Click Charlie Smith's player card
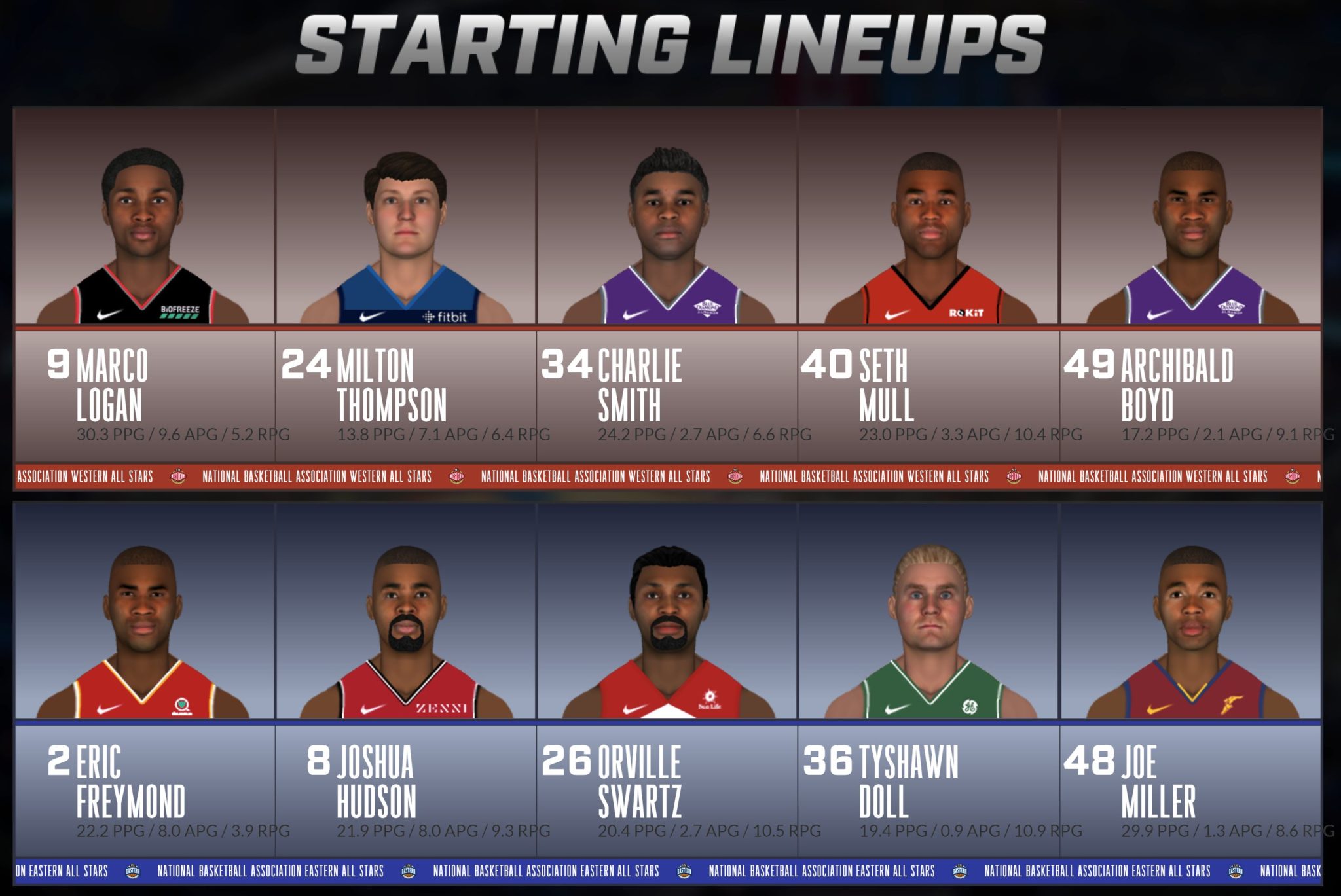Viewport: 1341px width, 896px height. click(667, 285)
